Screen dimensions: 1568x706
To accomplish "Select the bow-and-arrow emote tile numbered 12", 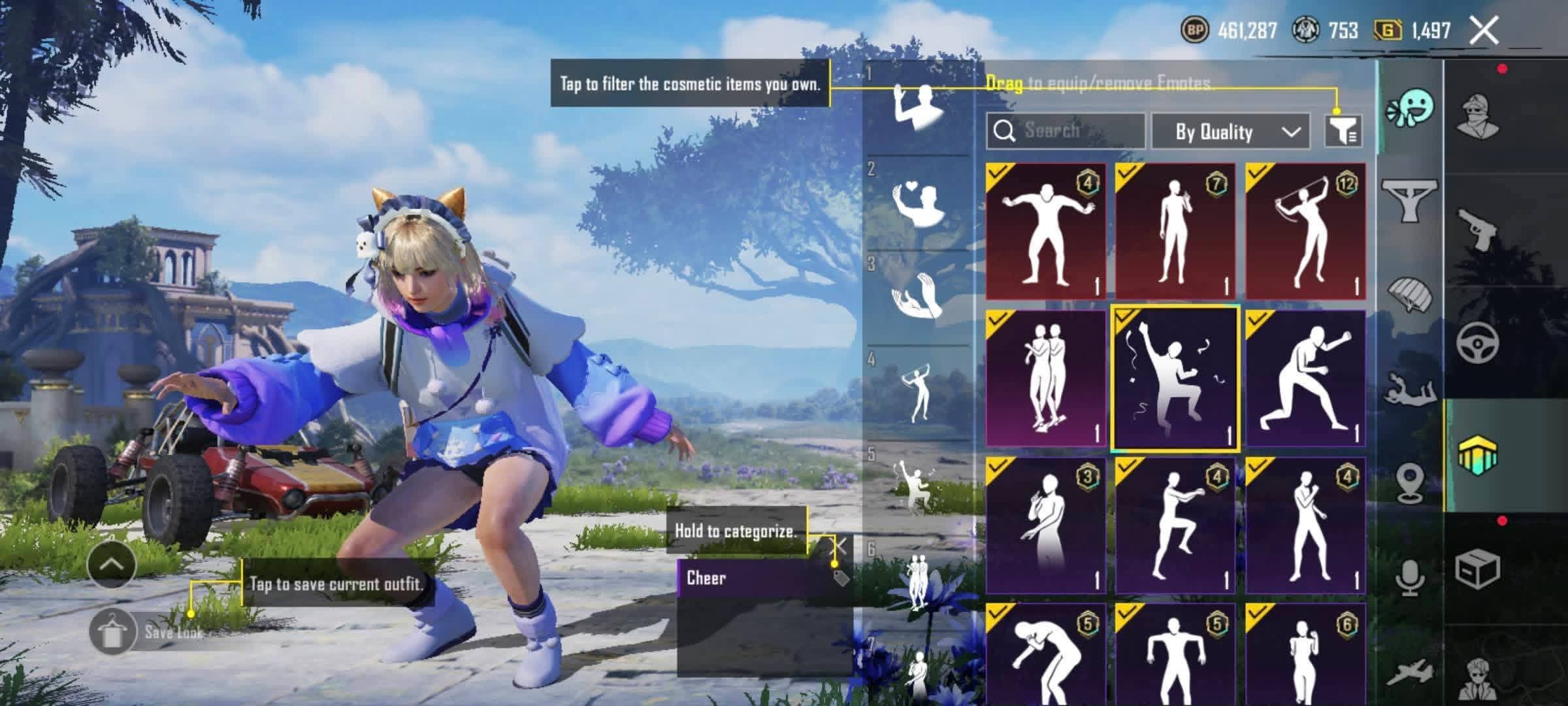I will (1305, 231).
